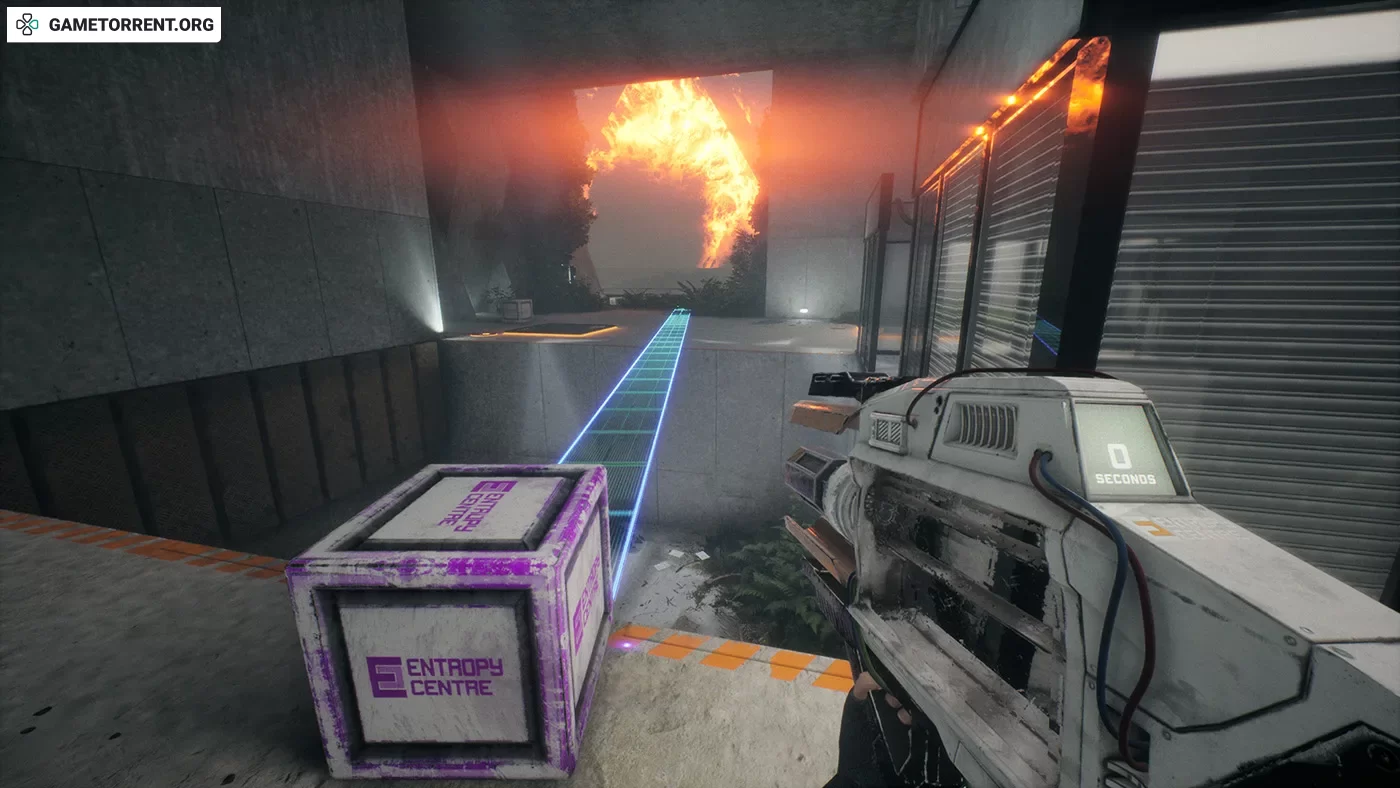Viewport: 1400px width, 788px height.
Task: Click the GAMETORRENT.ORG watermark logo
Action: pos(113,25)
